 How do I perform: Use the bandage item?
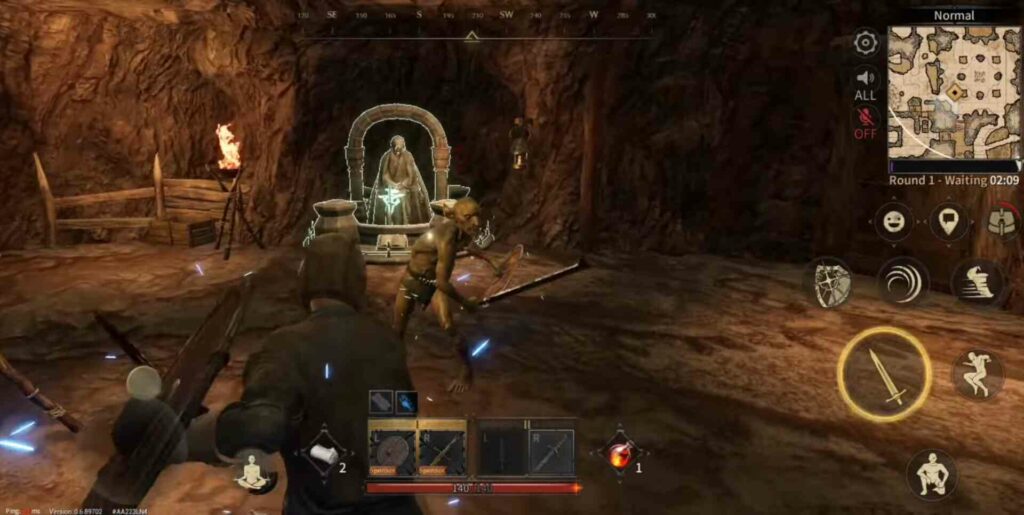coord(324,455)
